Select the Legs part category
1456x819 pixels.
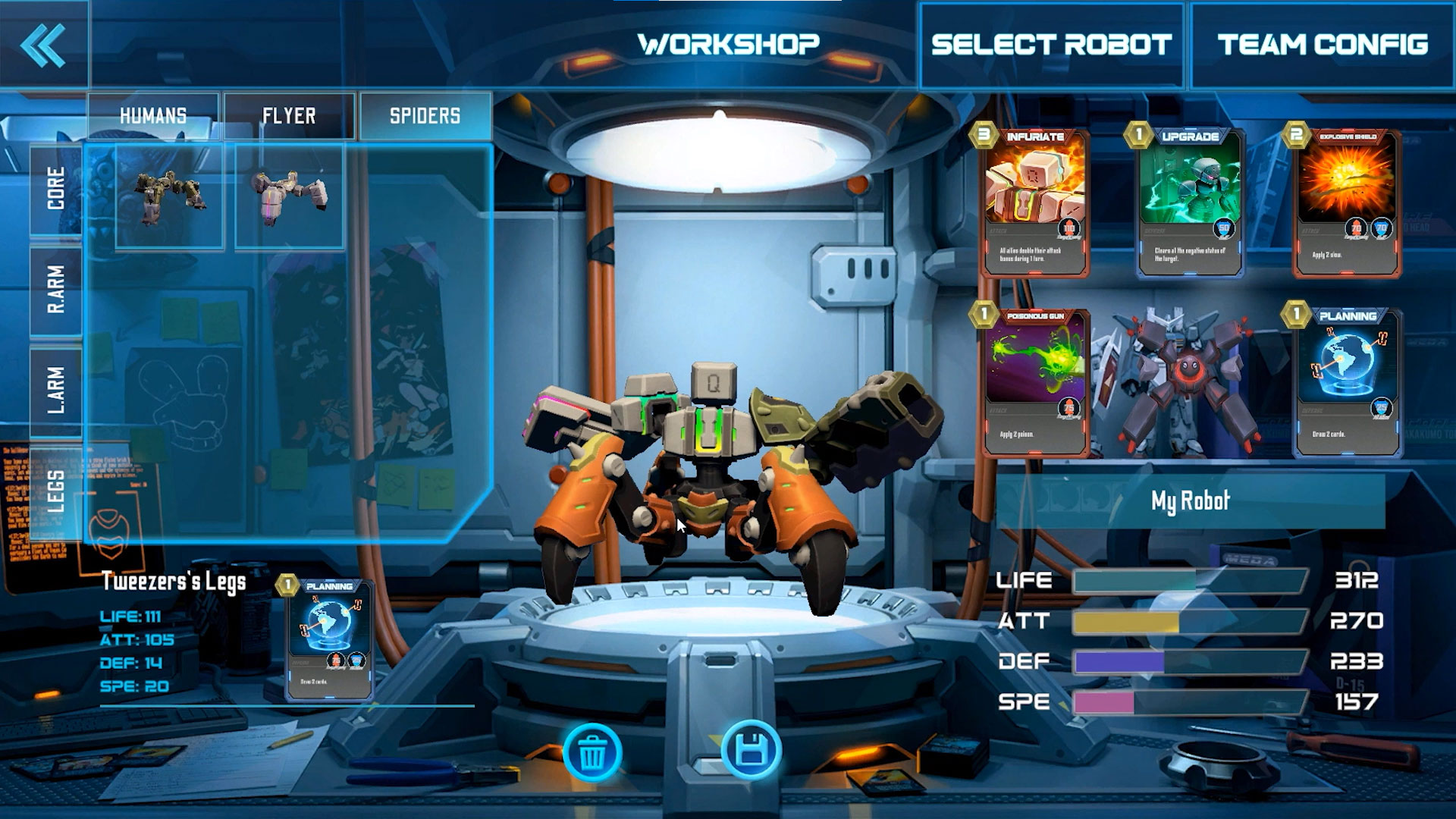click(x=56, y=491)
